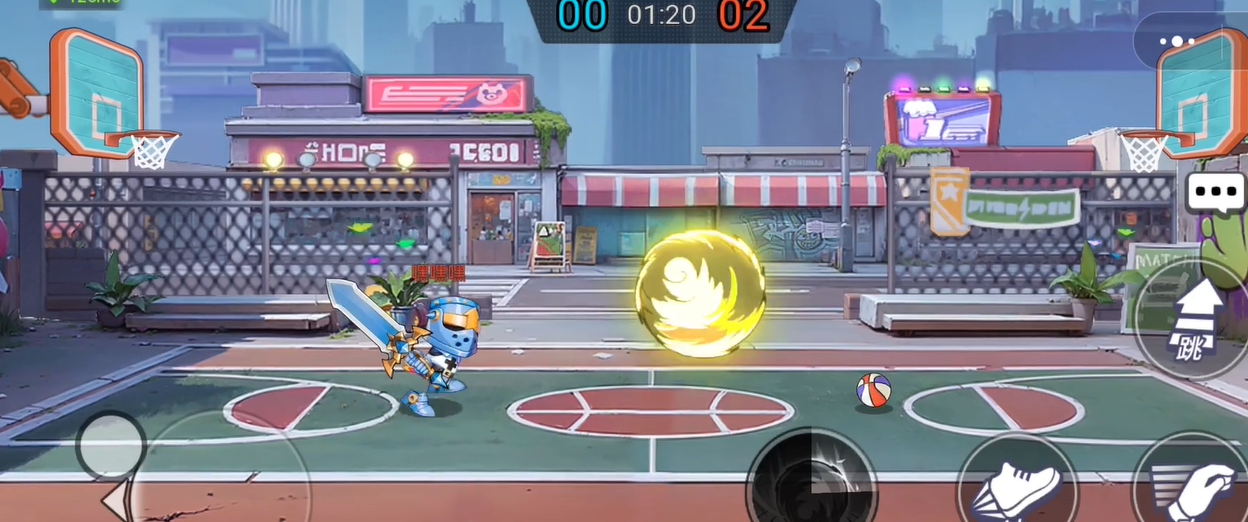Image resolution: width=1248 pixels, height=522 pixels.
Task: Tap the jump button labeled 跳
Action: click(x=1195, y=319)
